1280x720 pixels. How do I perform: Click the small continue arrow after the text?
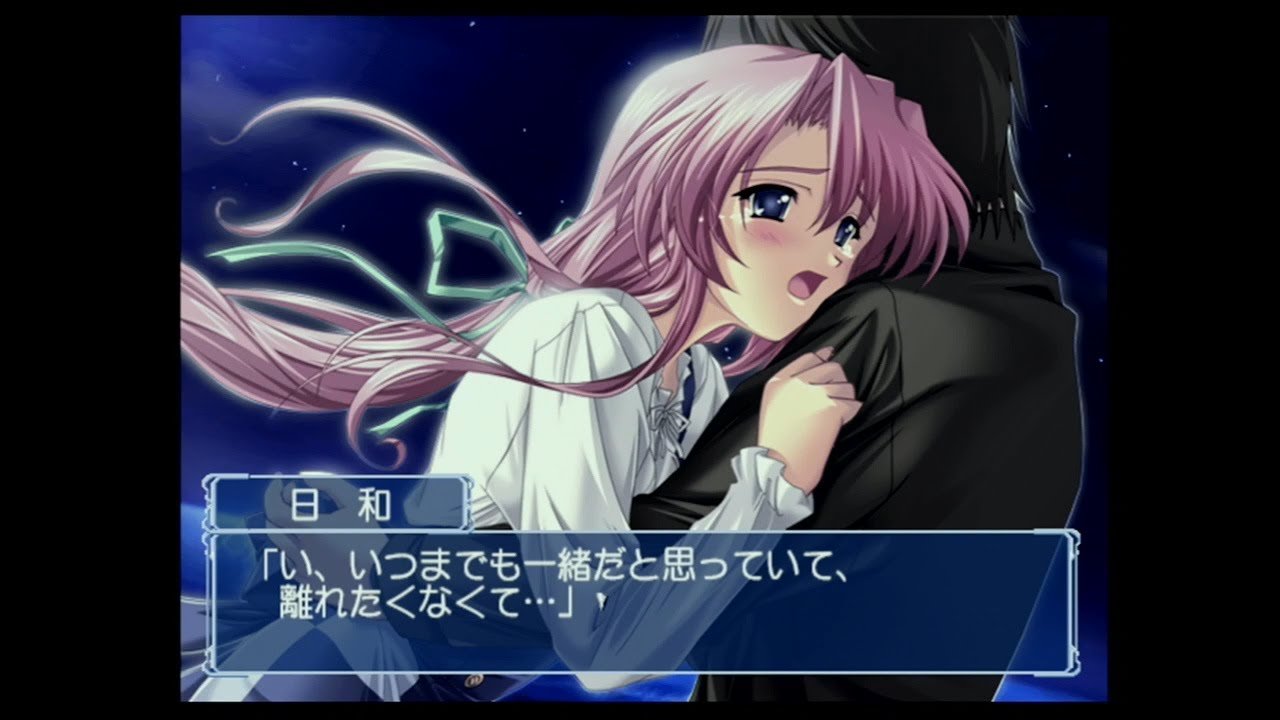(599, 602)
